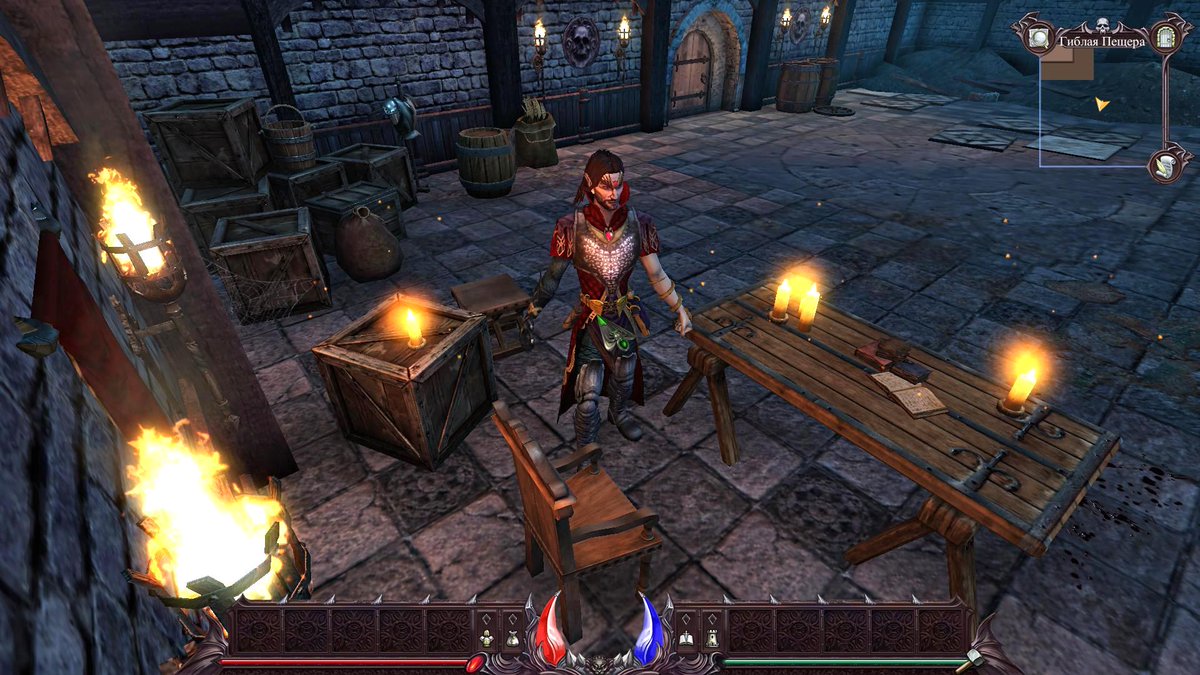Open the armor character equipment button

point(487,637)
